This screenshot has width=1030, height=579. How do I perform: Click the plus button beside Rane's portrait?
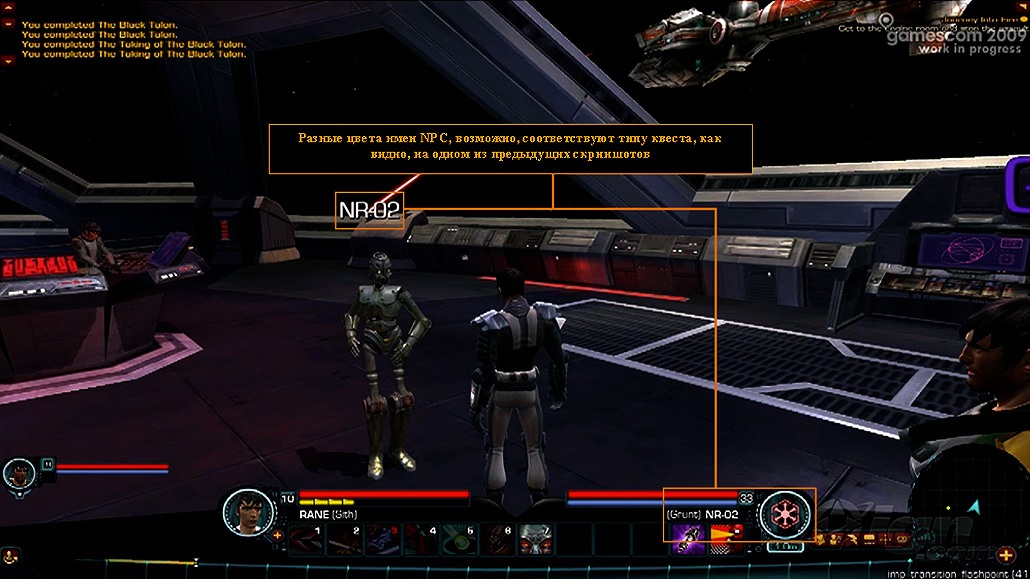pyautogui.click(x=277, y=535)
